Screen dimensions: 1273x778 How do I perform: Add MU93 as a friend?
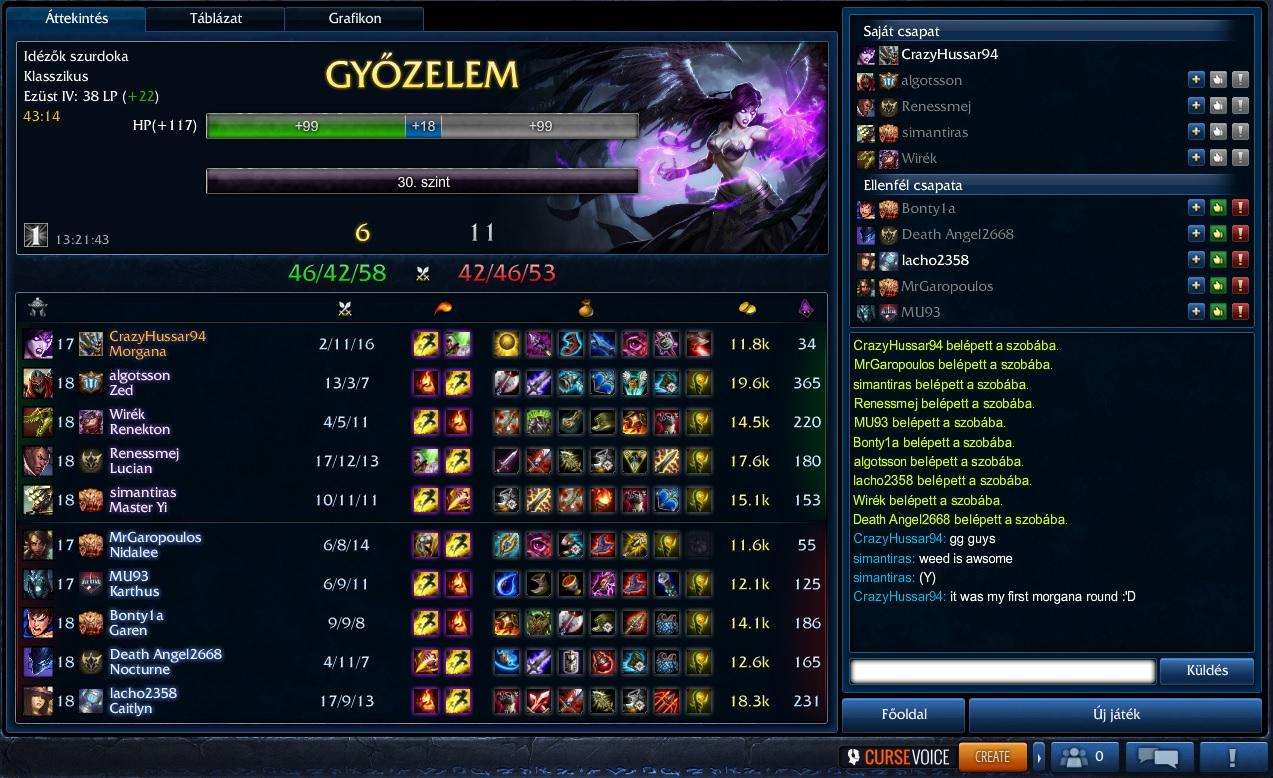tap(1196, 312)
